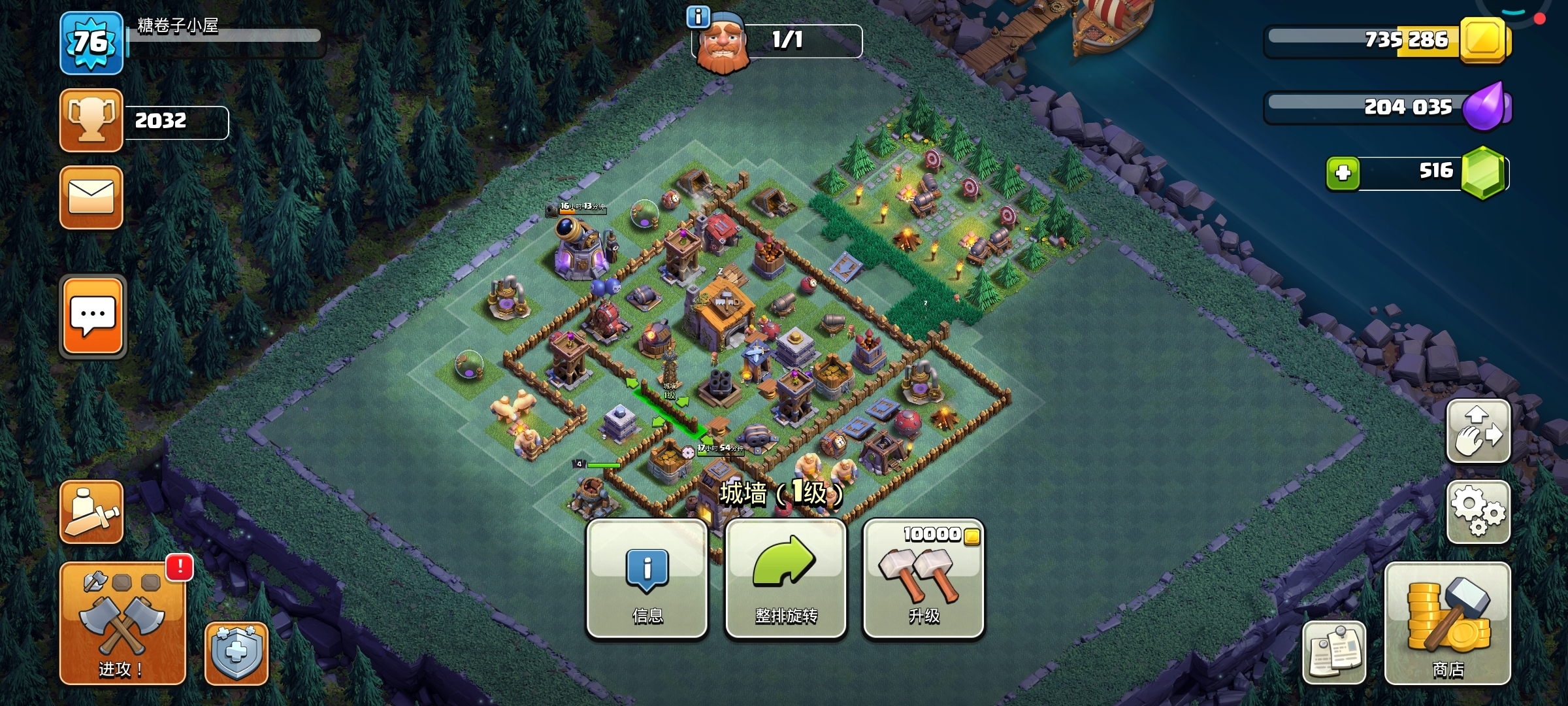The image size is (1568, 706).
Task: Open the chat speech bubble
Action: point(93,316)
